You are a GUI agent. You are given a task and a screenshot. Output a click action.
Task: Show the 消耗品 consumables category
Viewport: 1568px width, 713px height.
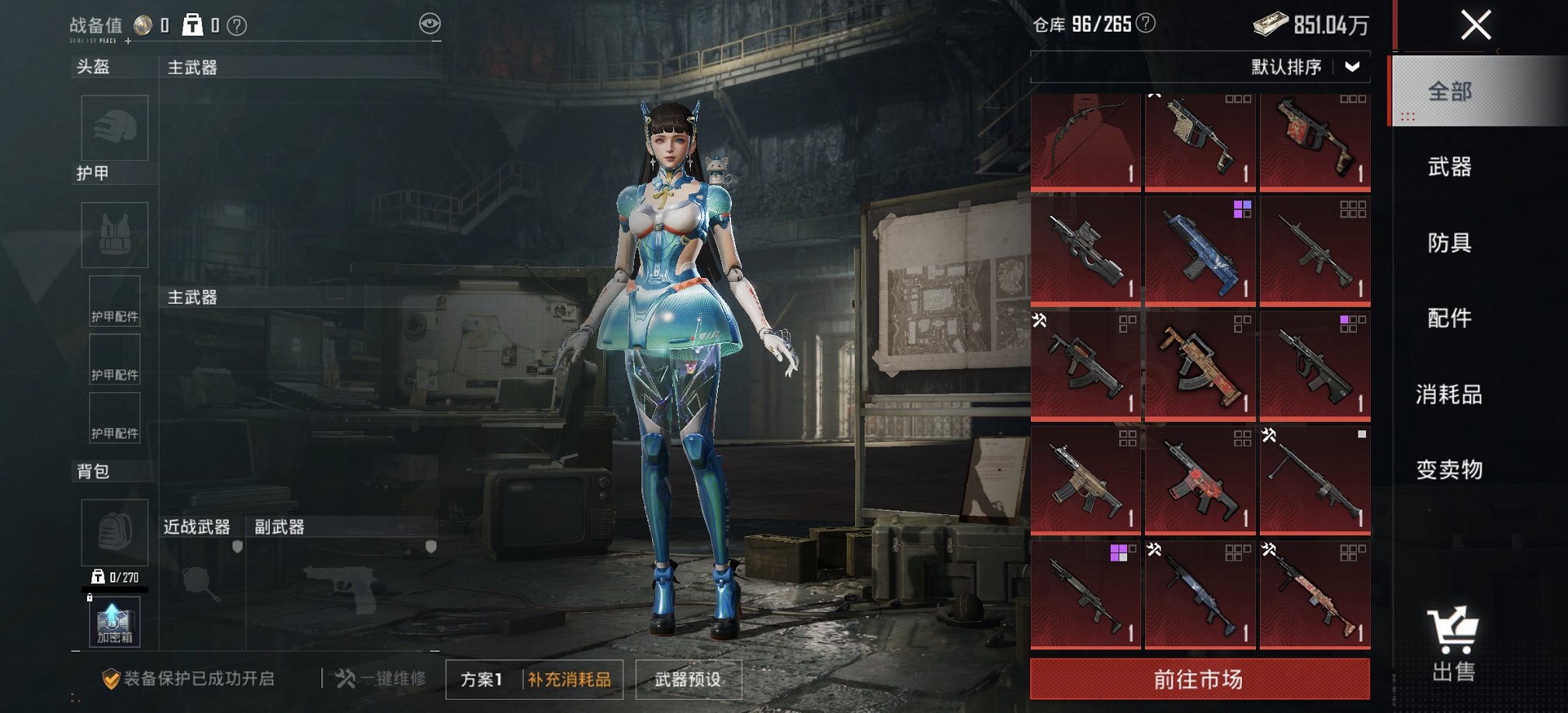coord(1449,395)
